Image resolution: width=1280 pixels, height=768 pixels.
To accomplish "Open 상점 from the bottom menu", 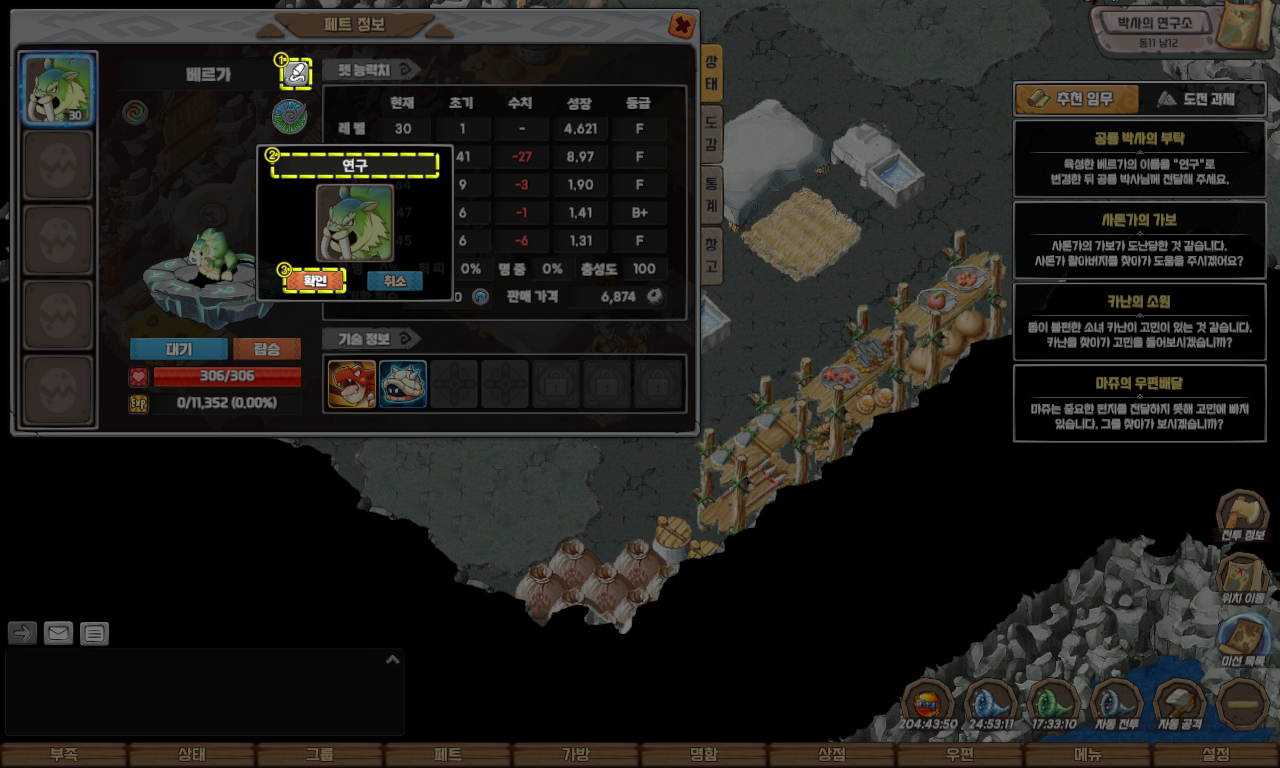I will [x=832, y=755].
